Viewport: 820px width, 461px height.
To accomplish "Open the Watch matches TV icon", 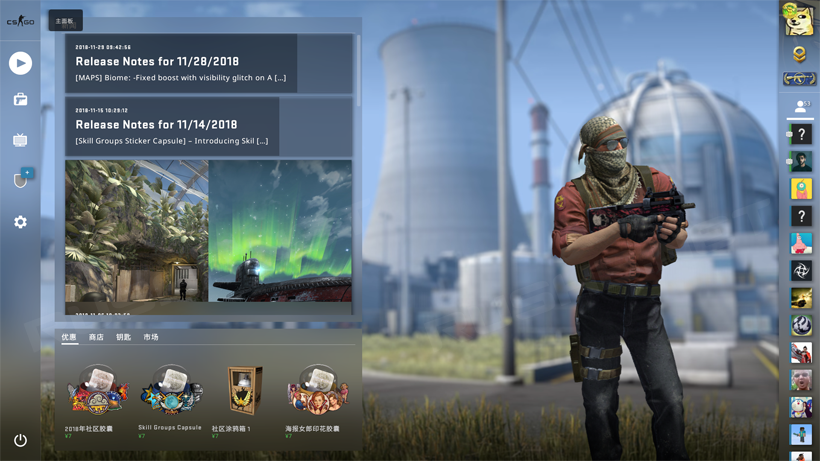I will click(20, 141).
